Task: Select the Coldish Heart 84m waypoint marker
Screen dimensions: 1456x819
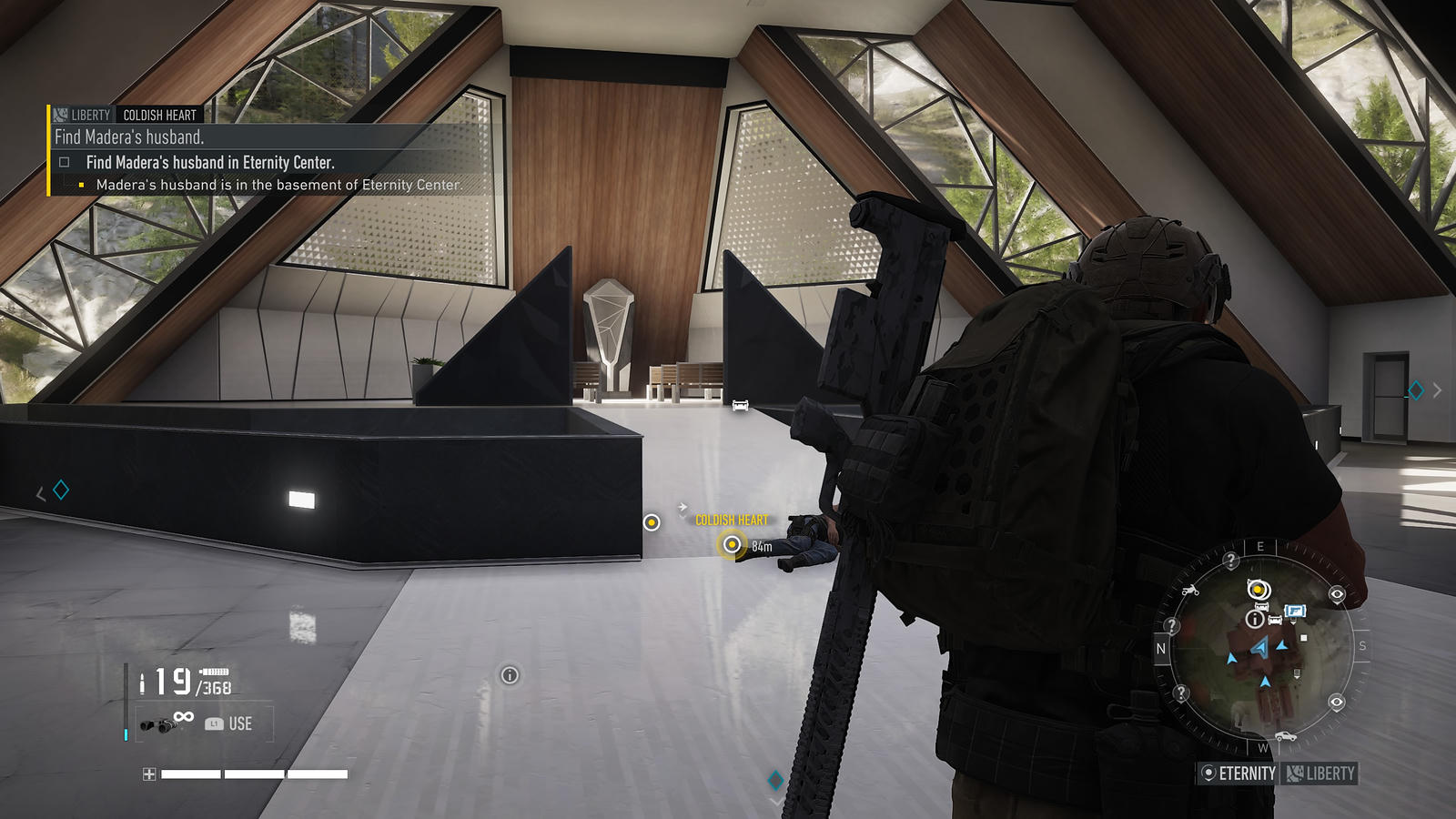Action: point(732,544)
